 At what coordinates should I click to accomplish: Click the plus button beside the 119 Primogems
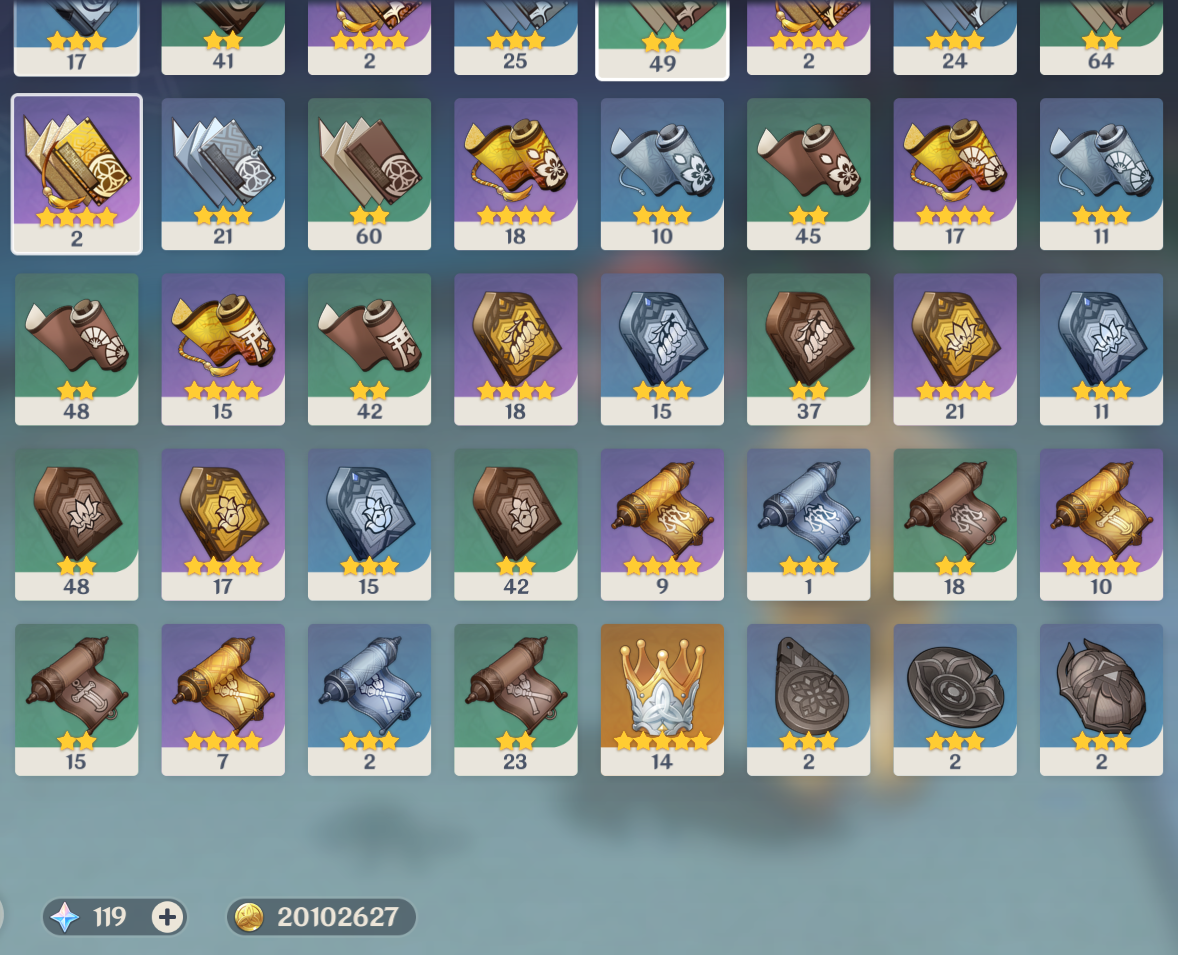click(x=168, y=917)
